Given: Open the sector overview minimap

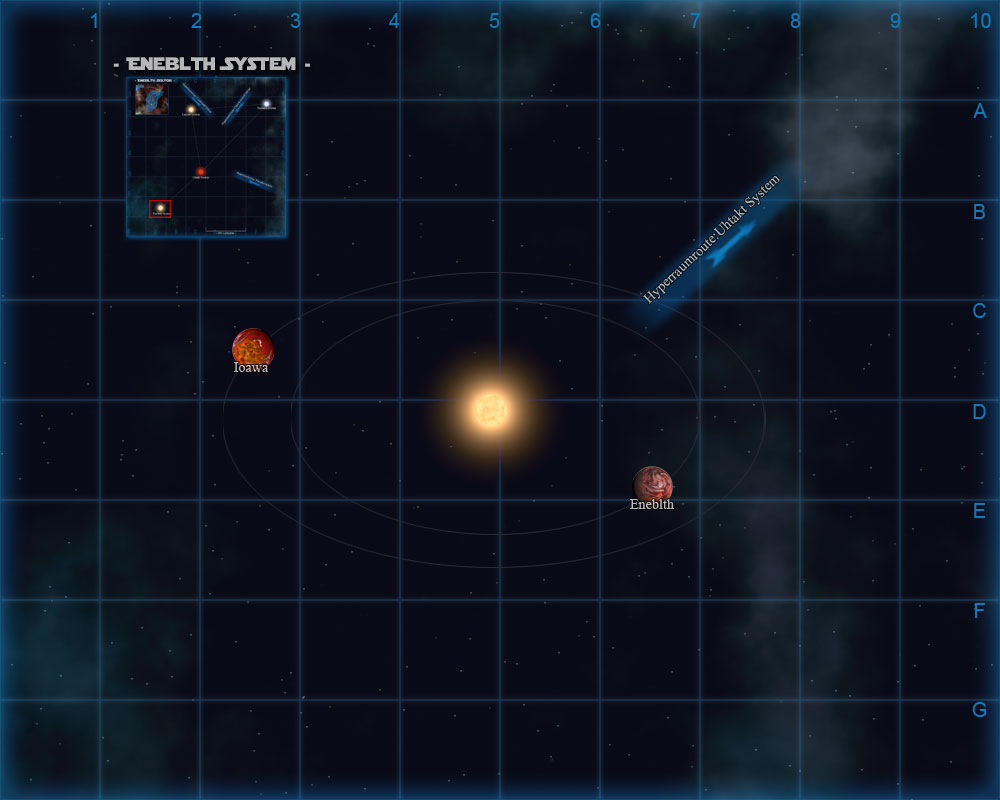Looking at the screenshot, I should 207,158.
